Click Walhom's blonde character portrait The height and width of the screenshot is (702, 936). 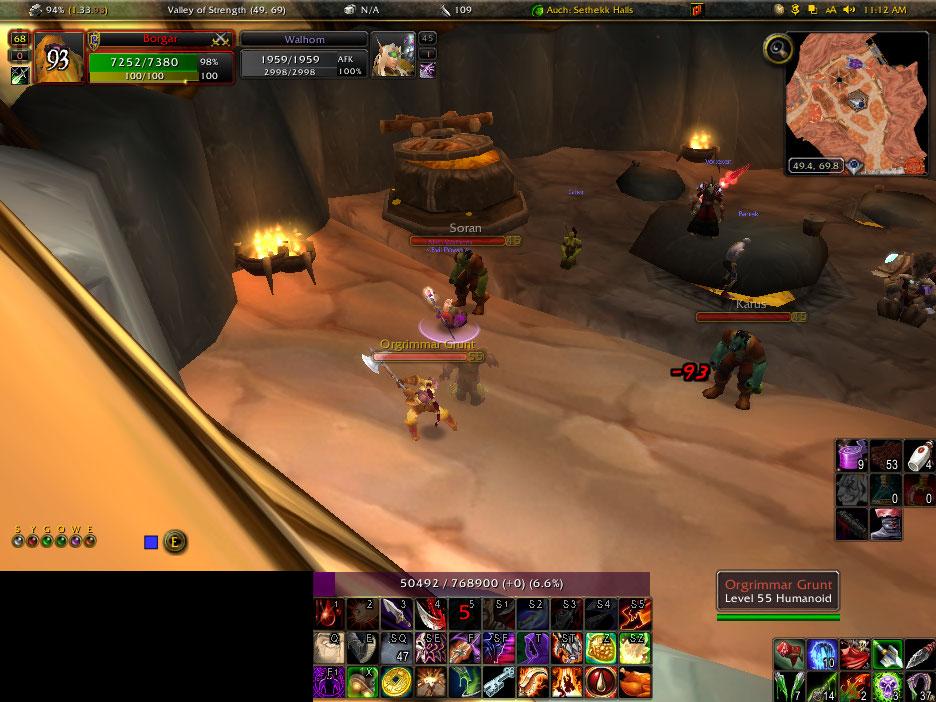click(x=392, y=57)
